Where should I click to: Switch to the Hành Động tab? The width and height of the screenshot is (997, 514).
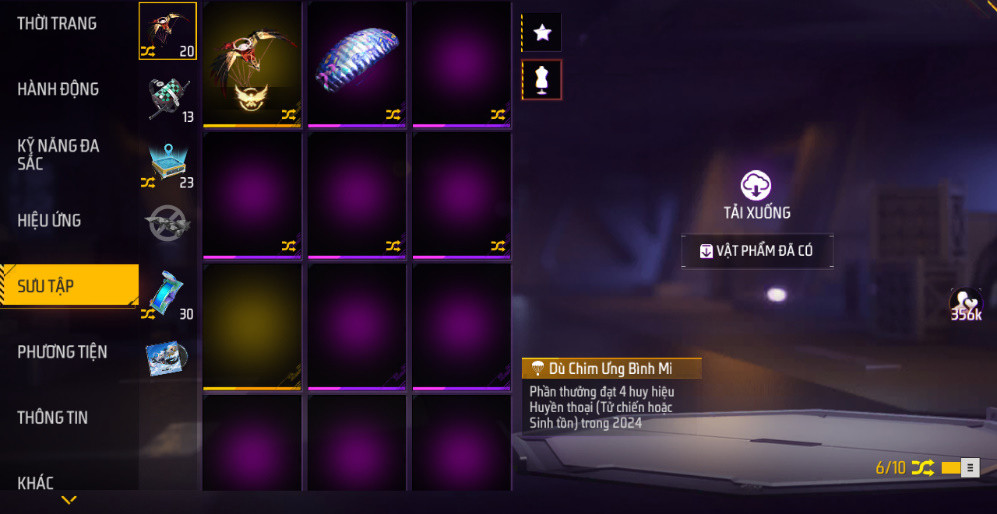pos(58,89)
